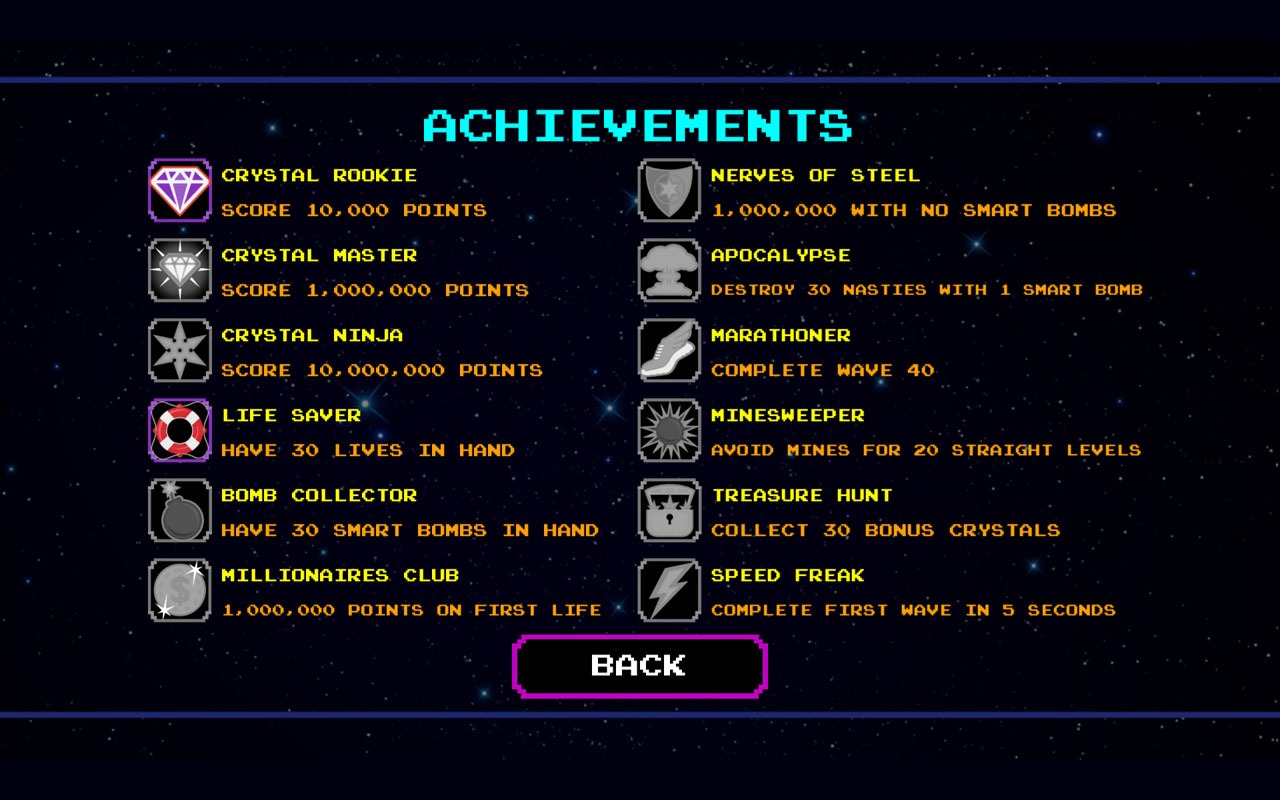Select the Crystal Master gem badge
This screenshot has width=1280, height=800.
point(179,270)
